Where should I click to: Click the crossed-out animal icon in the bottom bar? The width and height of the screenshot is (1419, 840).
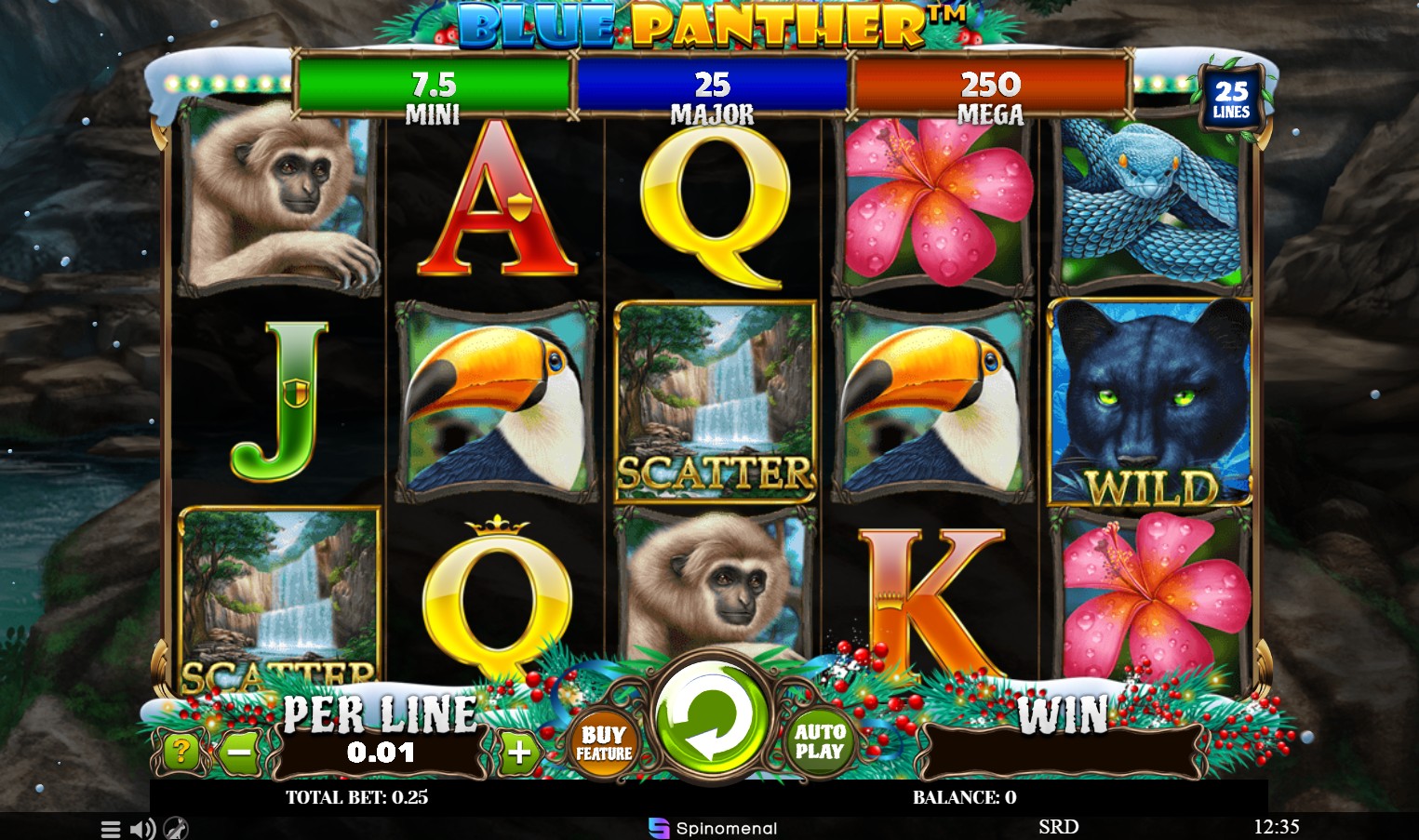point(175,828)
